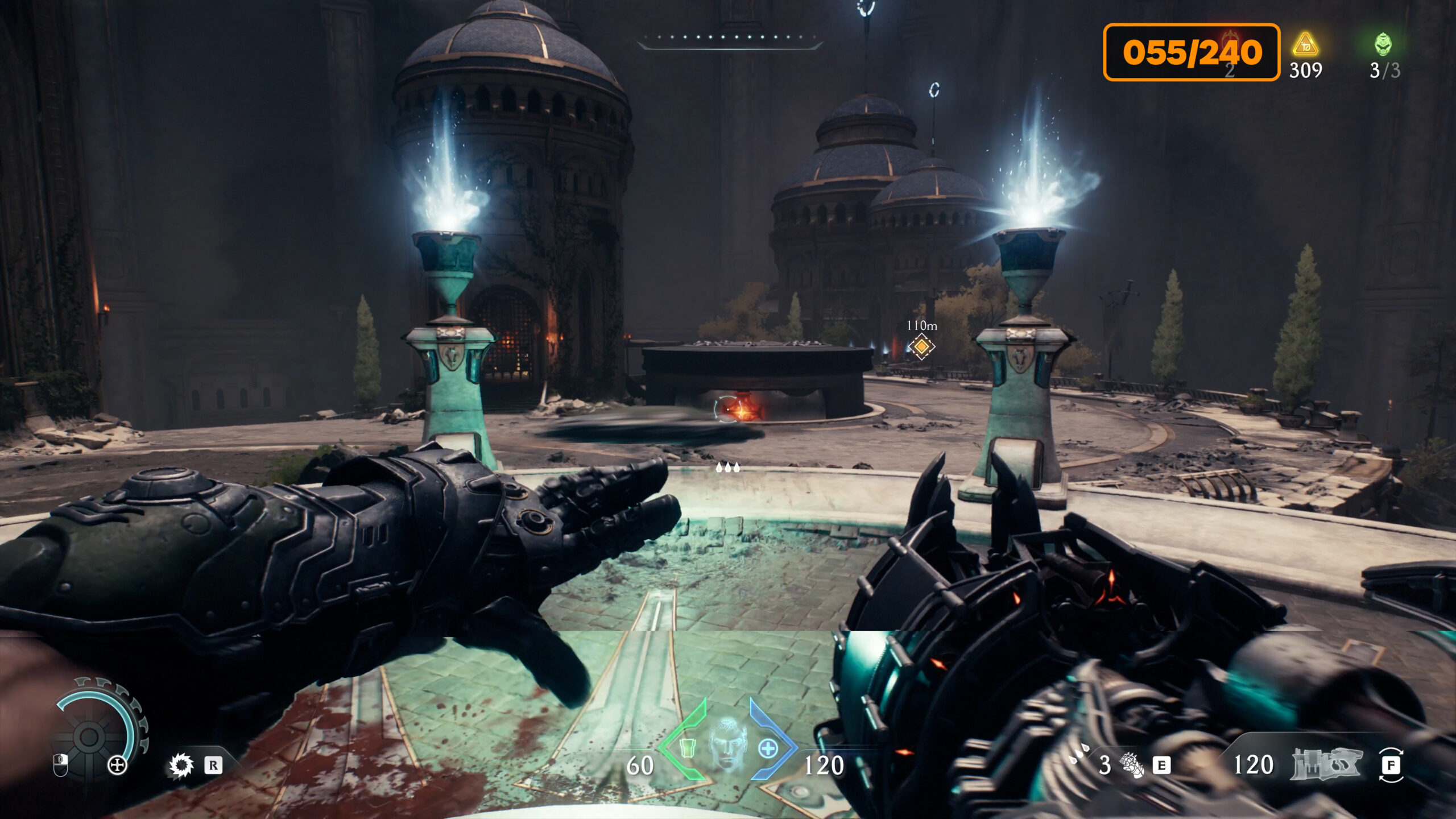
Task: Select the melee gauntlet weapon icon
Action: (1132, 765)
